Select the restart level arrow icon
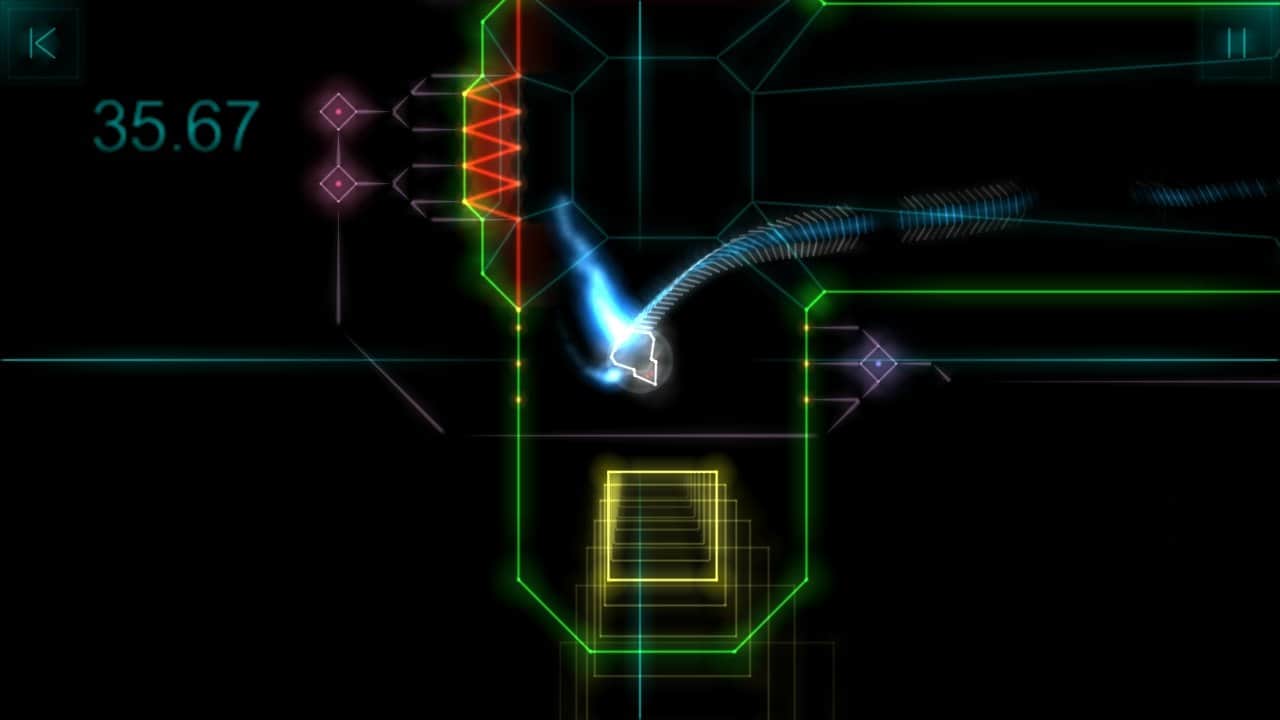The height and width of the screenshot is (720, 1280). click(43, 44)
